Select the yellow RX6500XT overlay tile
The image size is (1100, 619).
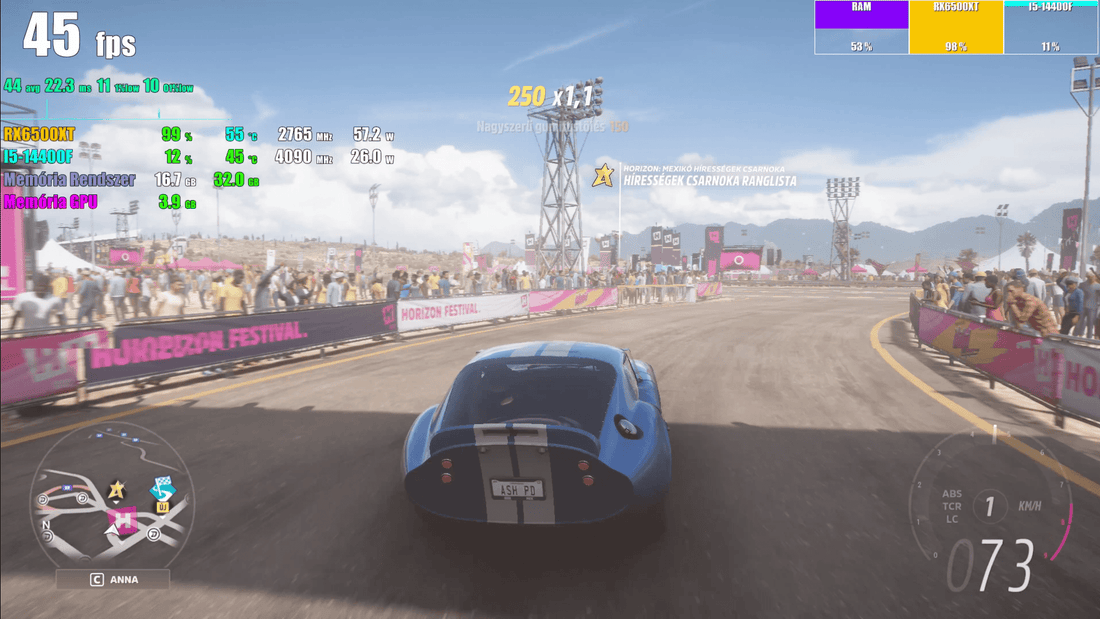tap(955, 27)
